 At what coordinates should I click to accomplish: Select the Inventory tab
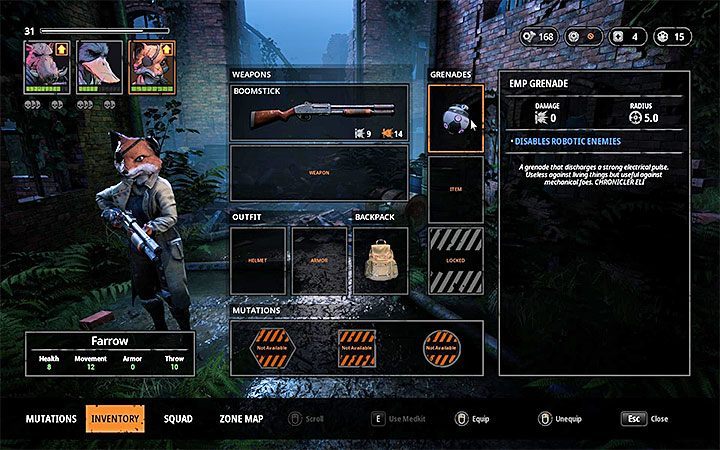point(115,418)
